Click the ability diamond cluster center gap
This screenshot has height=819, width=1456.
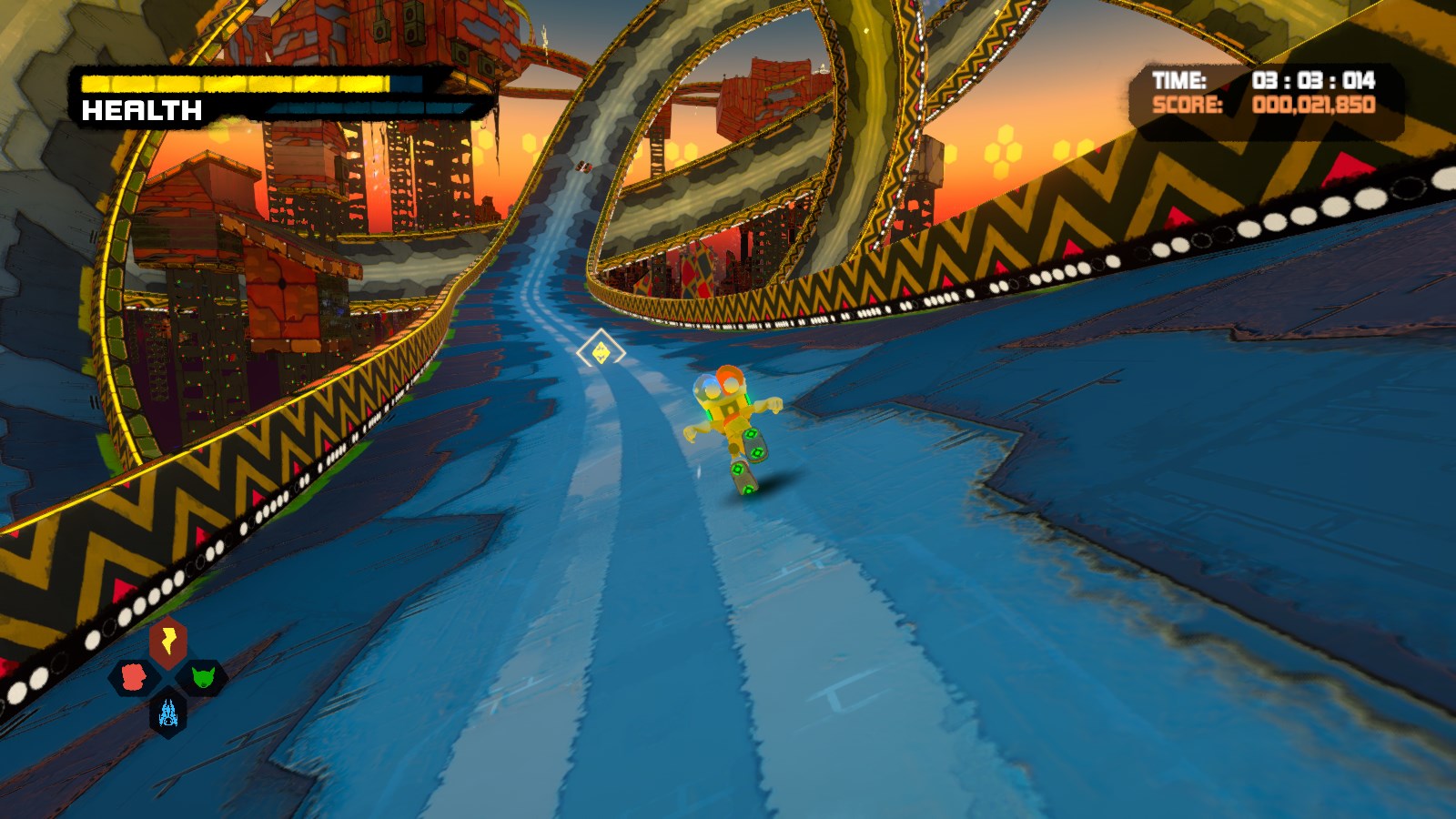(167, 679)
